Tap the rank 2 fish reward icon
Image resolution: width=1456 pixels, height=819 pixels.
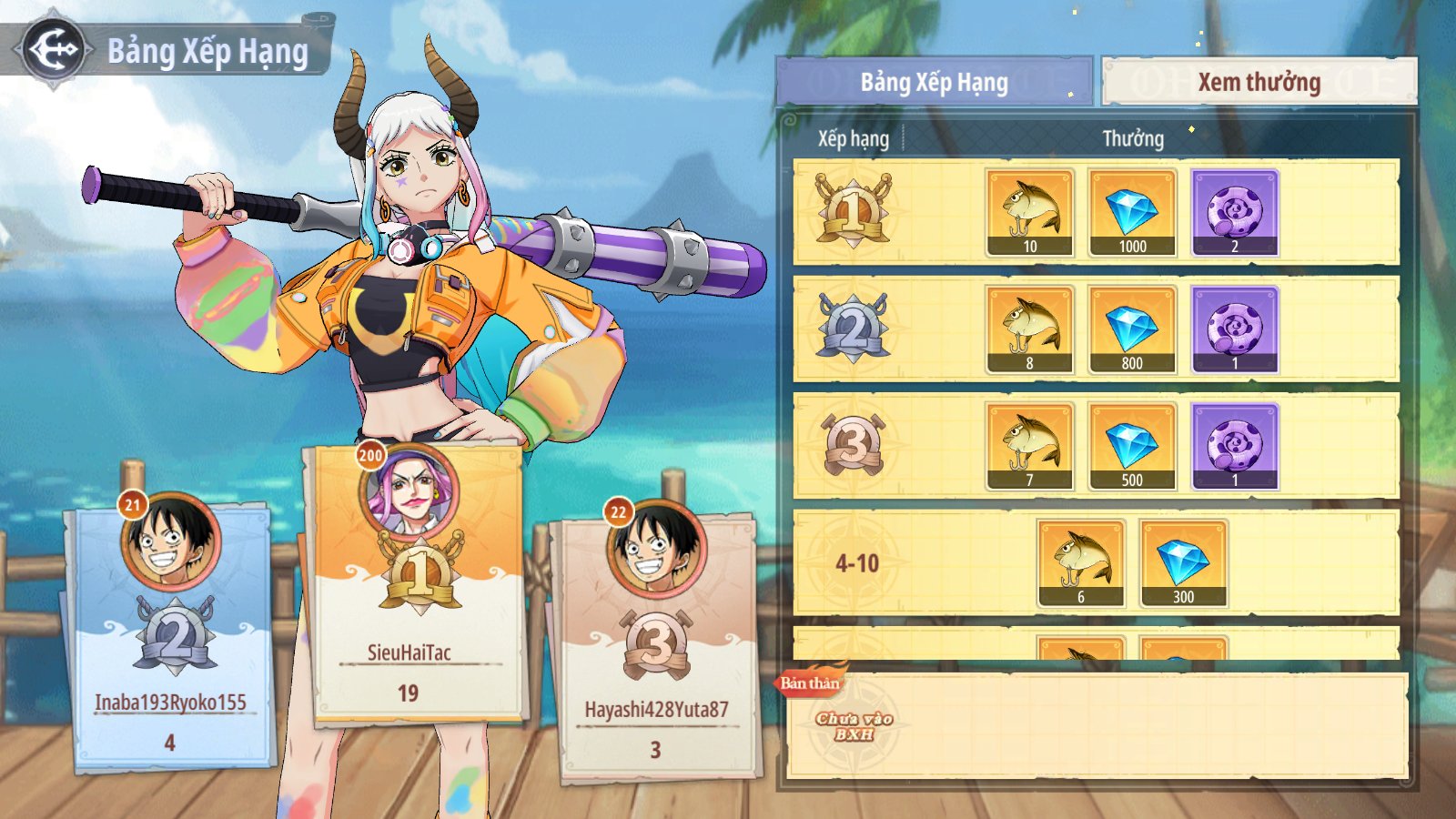[1030, 329]
